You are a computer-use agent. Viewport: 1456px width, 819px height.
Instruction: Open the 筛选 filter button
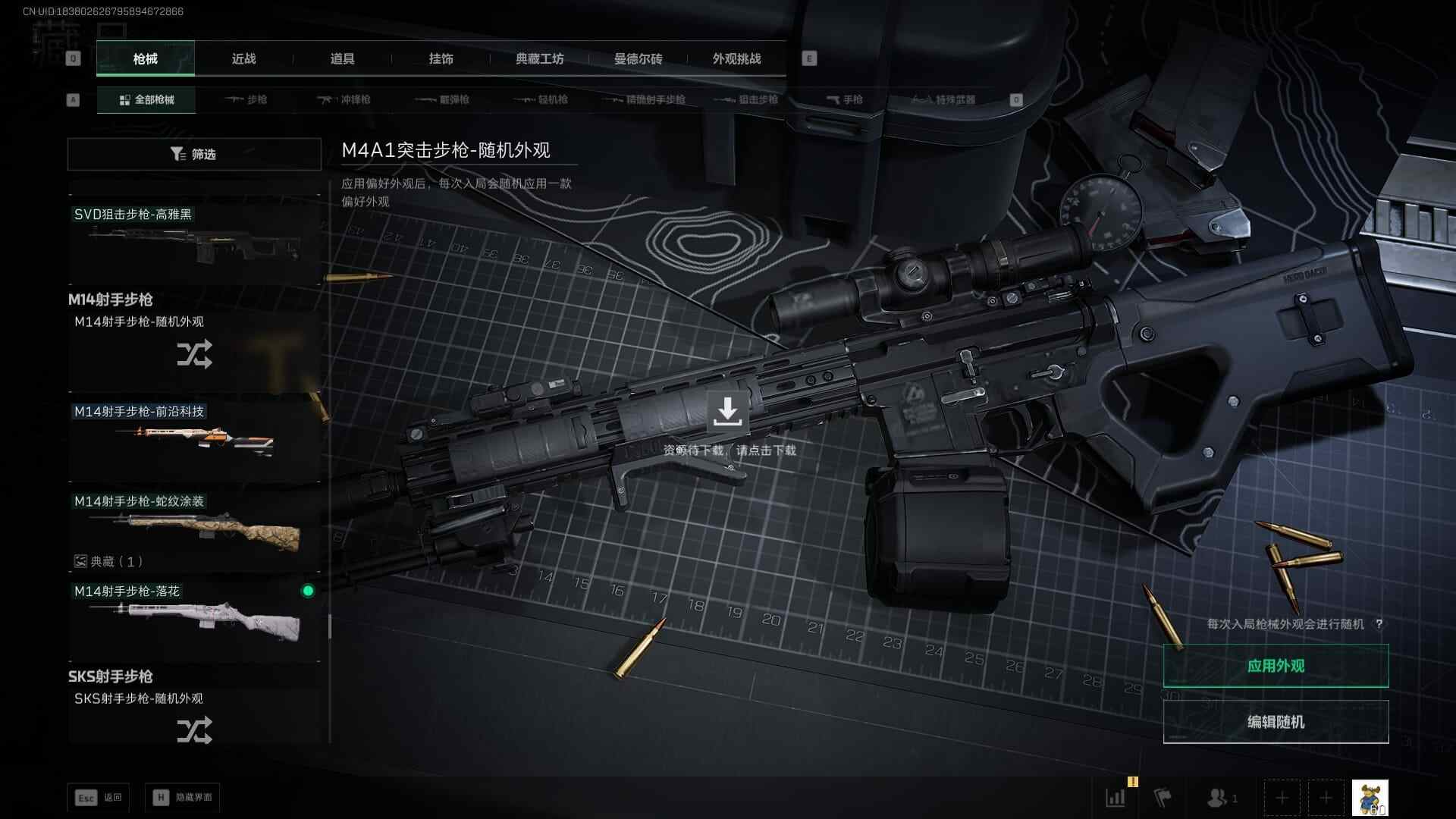pyautogui.click(x=194, y=154)
